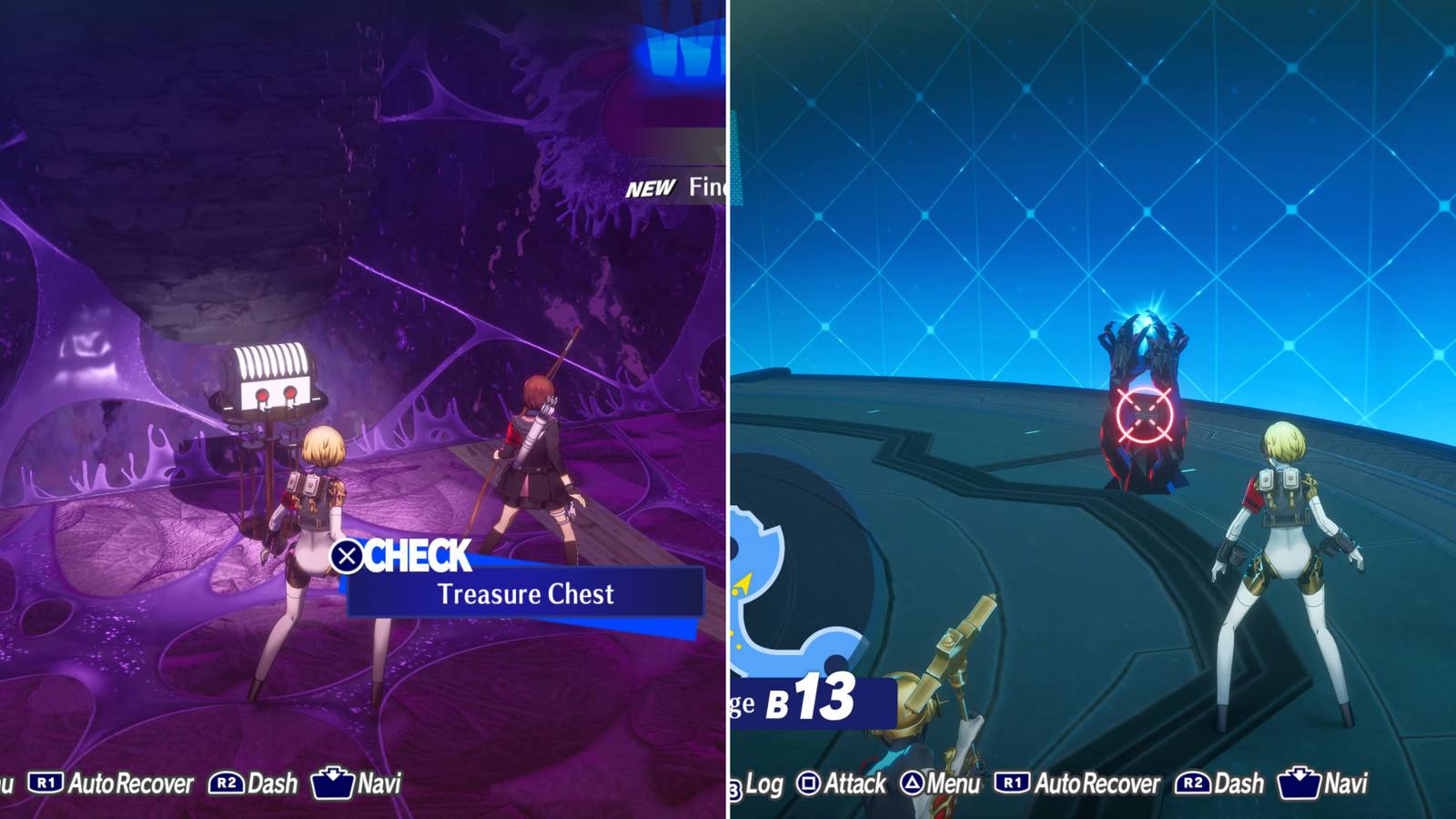Image resolution: width=1456 pixels, height=819 pixels.
Task: Click the Treasure Chest label banner
Action: tap(526, 593)
